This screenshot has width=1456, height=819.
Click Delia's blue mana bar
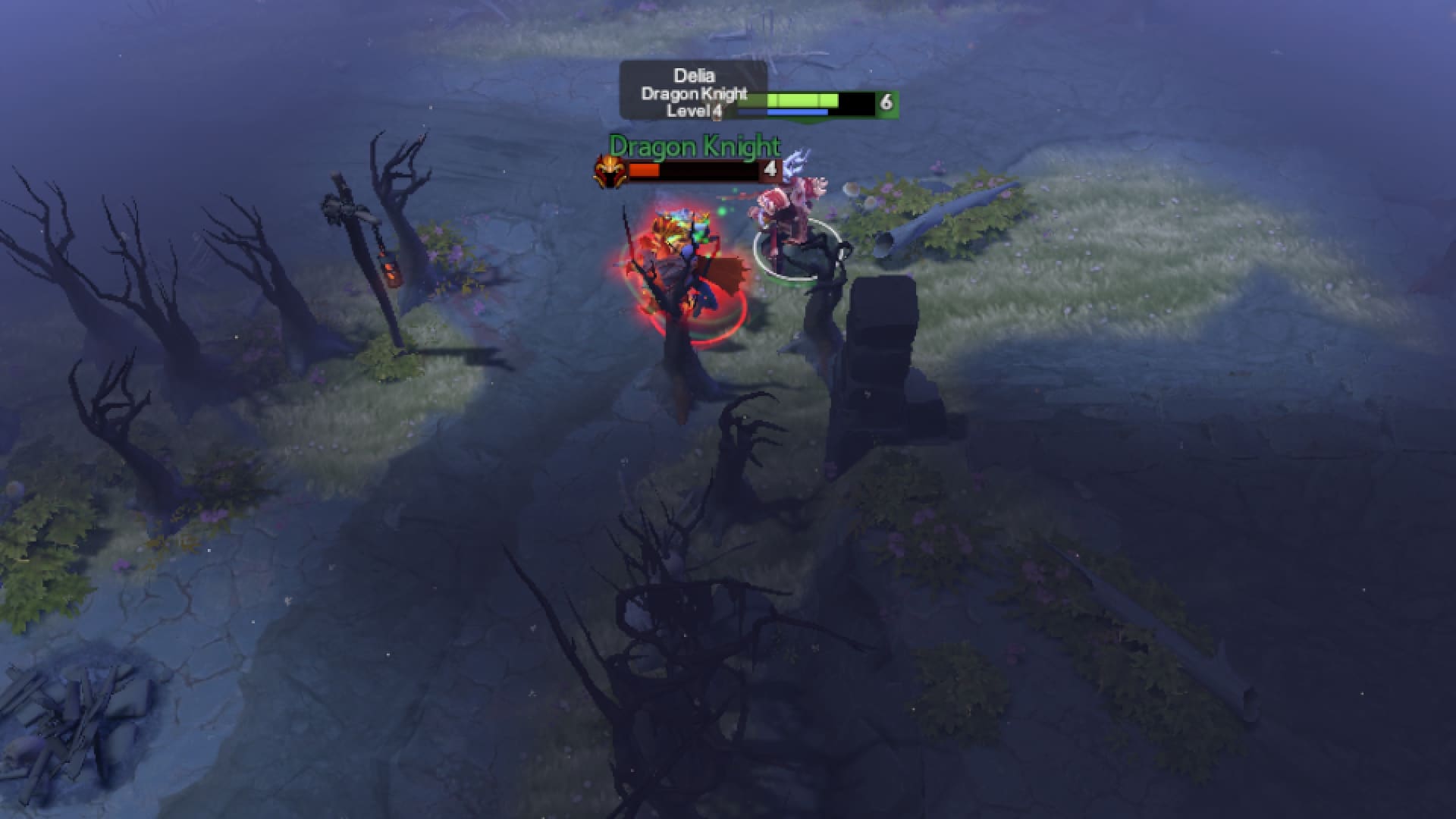click(x=796, y=111)
